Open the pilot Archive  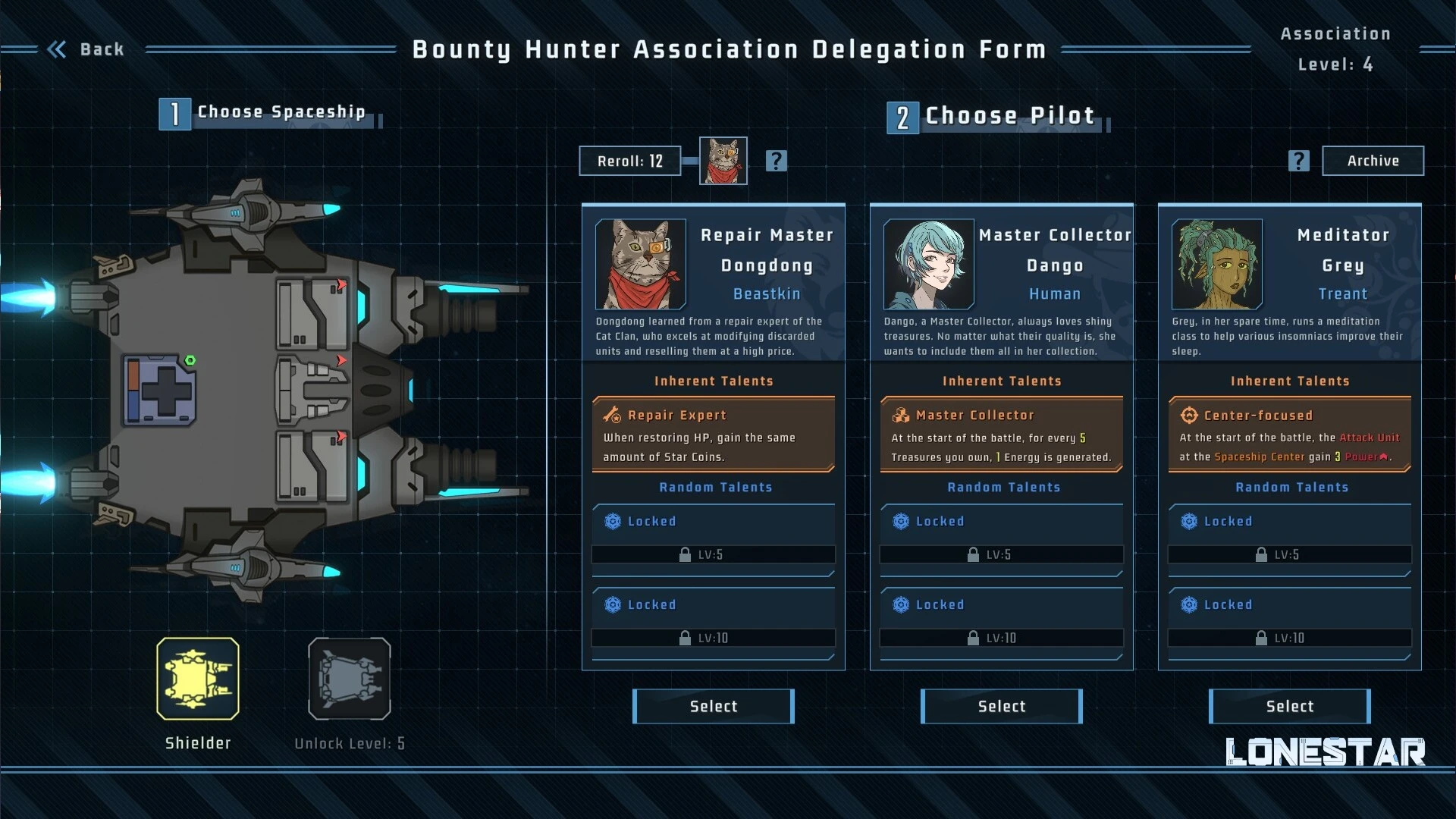point(1373,161)
